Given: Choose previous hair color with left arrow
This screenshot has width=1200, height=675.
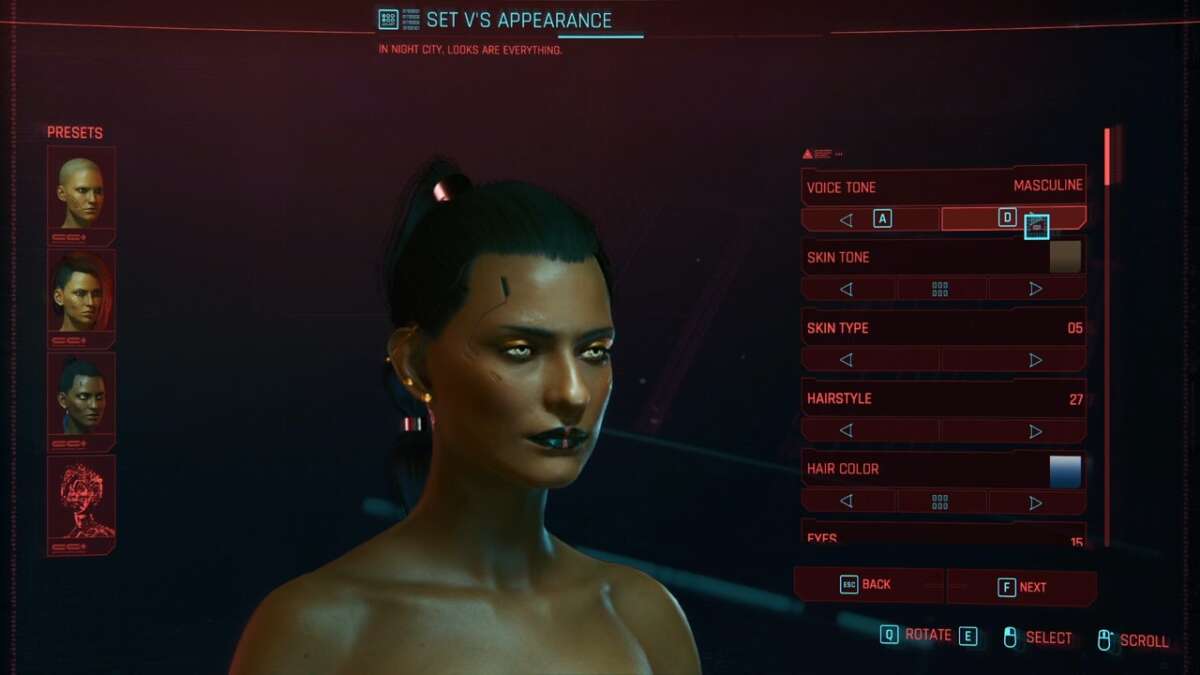Looking at the screenshot, I should [x=847, y=502].
